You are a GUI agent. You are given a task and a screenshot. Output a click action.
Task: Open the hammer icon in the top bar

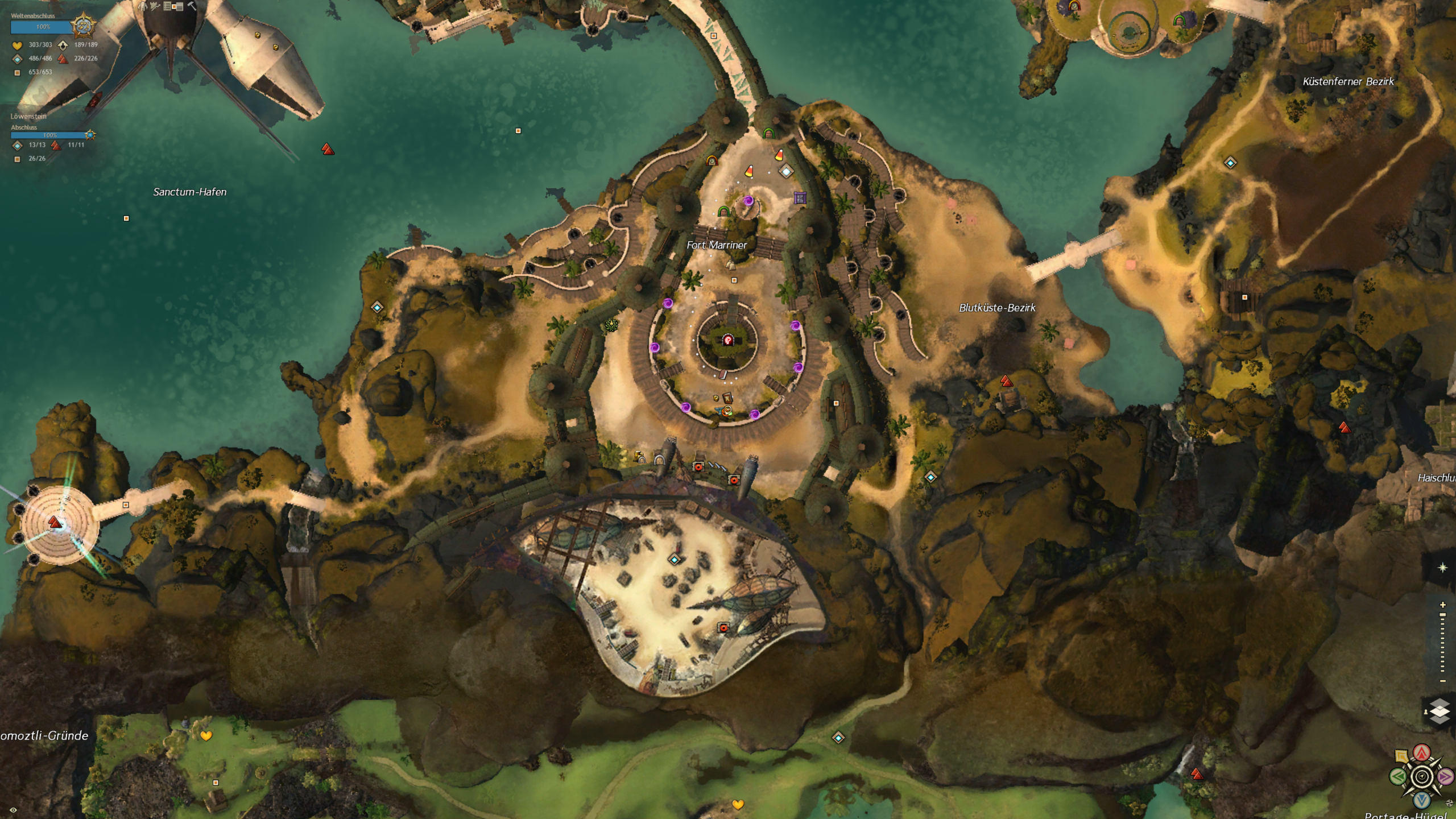click(x=192, y=6)
